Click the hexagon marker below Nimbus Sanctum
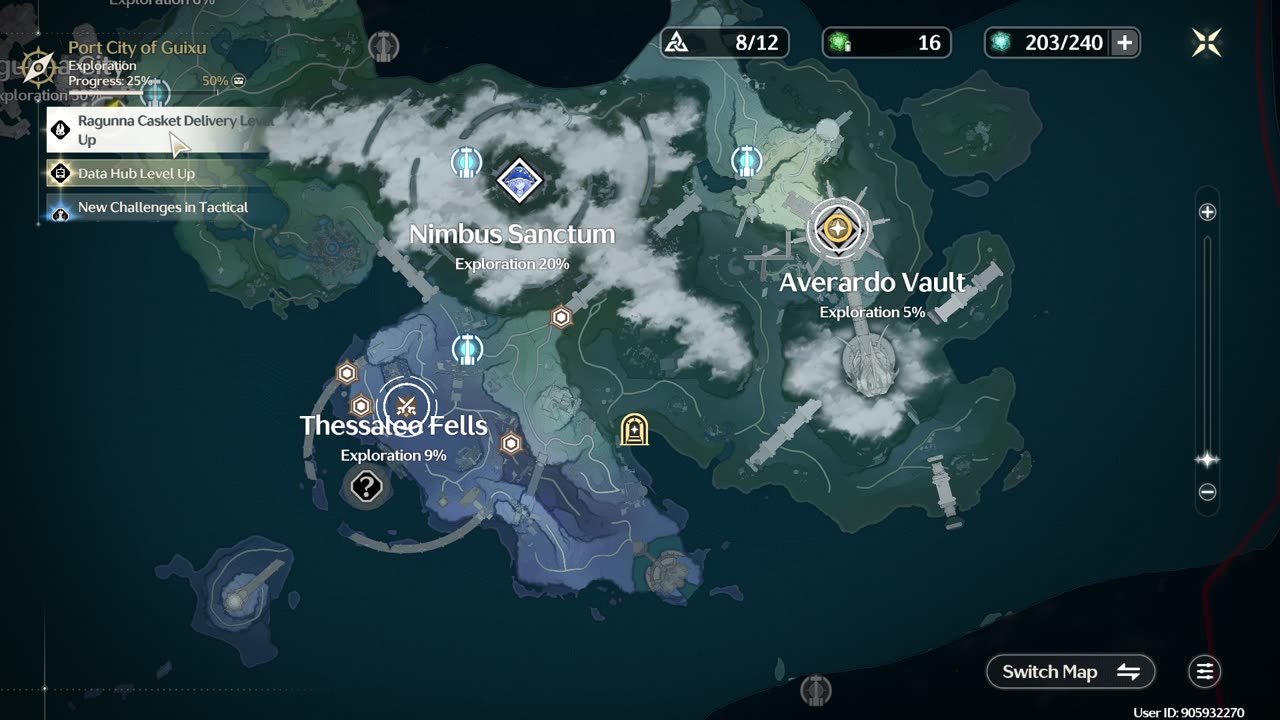 pos(562,317)
